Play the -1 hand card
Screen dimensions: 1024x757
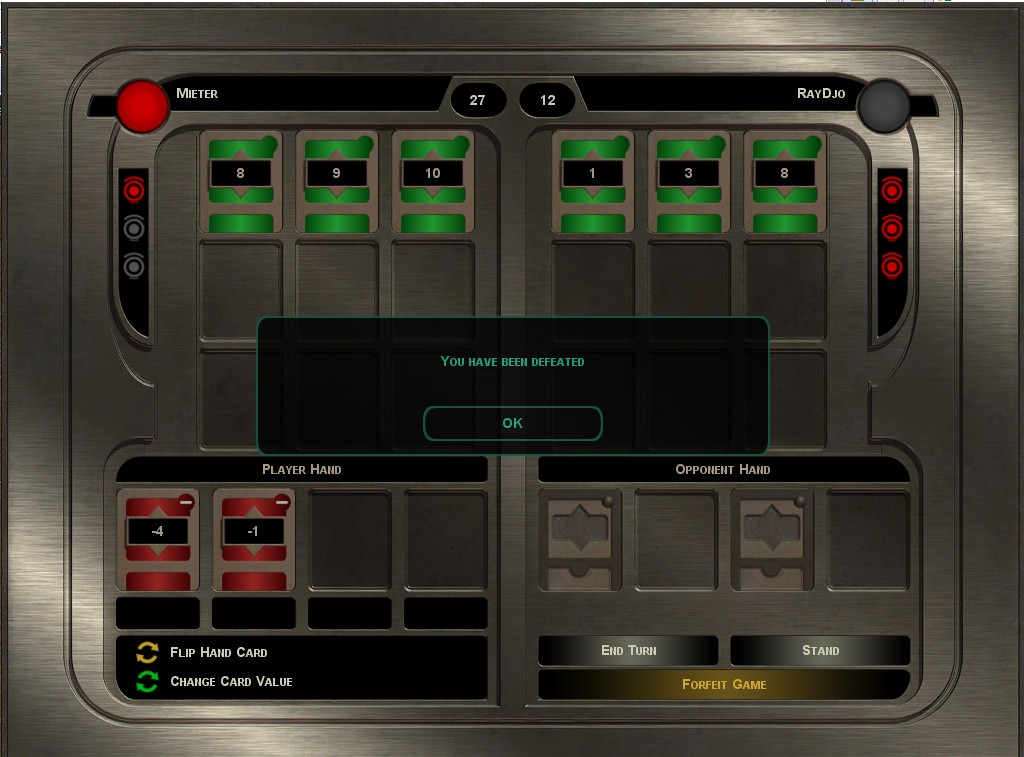point(253,539)
